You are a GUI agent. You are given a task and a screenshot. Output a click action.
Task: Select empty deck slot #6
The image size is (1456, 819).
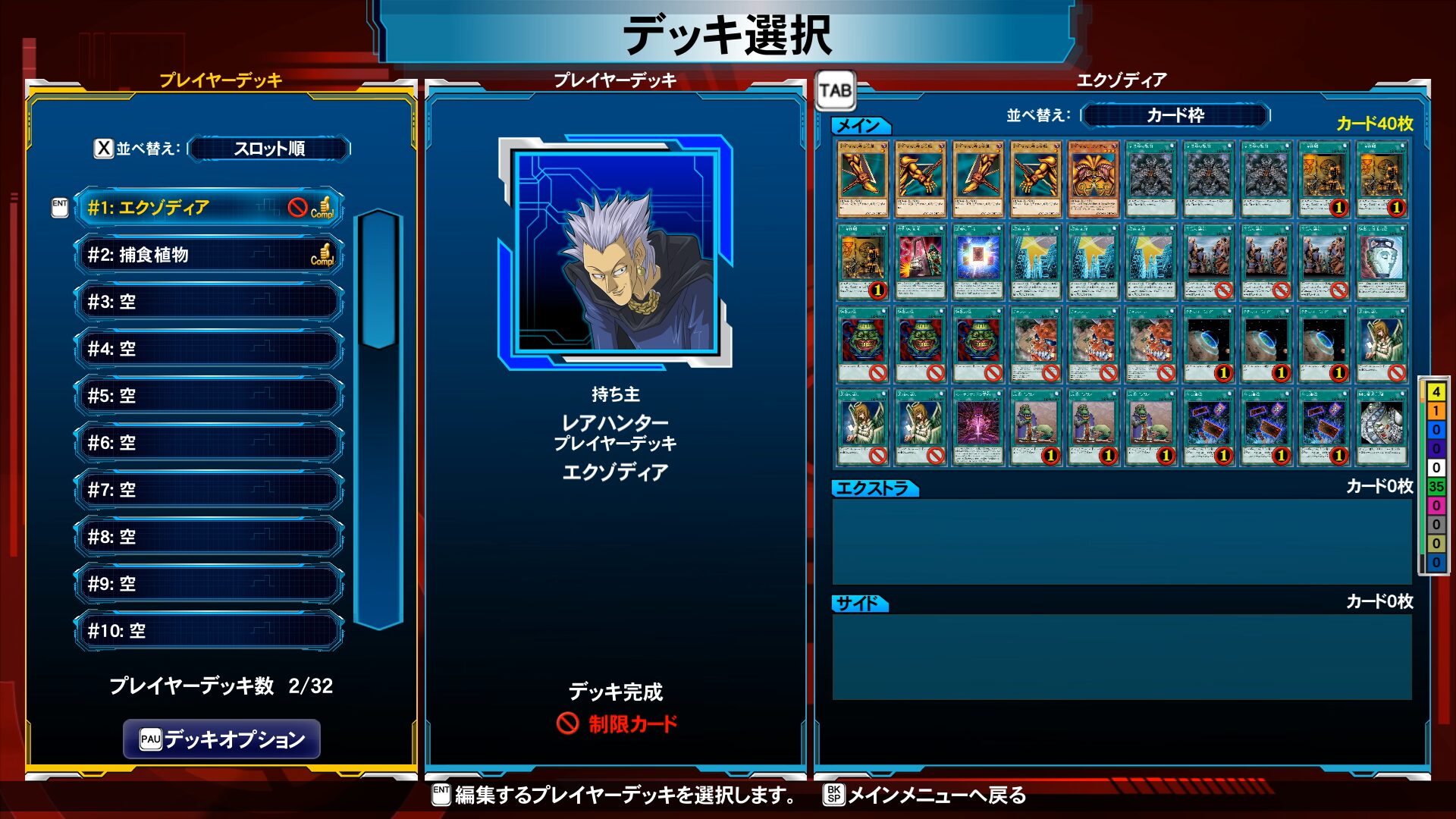pyautogui.click(x=209, y=443)
